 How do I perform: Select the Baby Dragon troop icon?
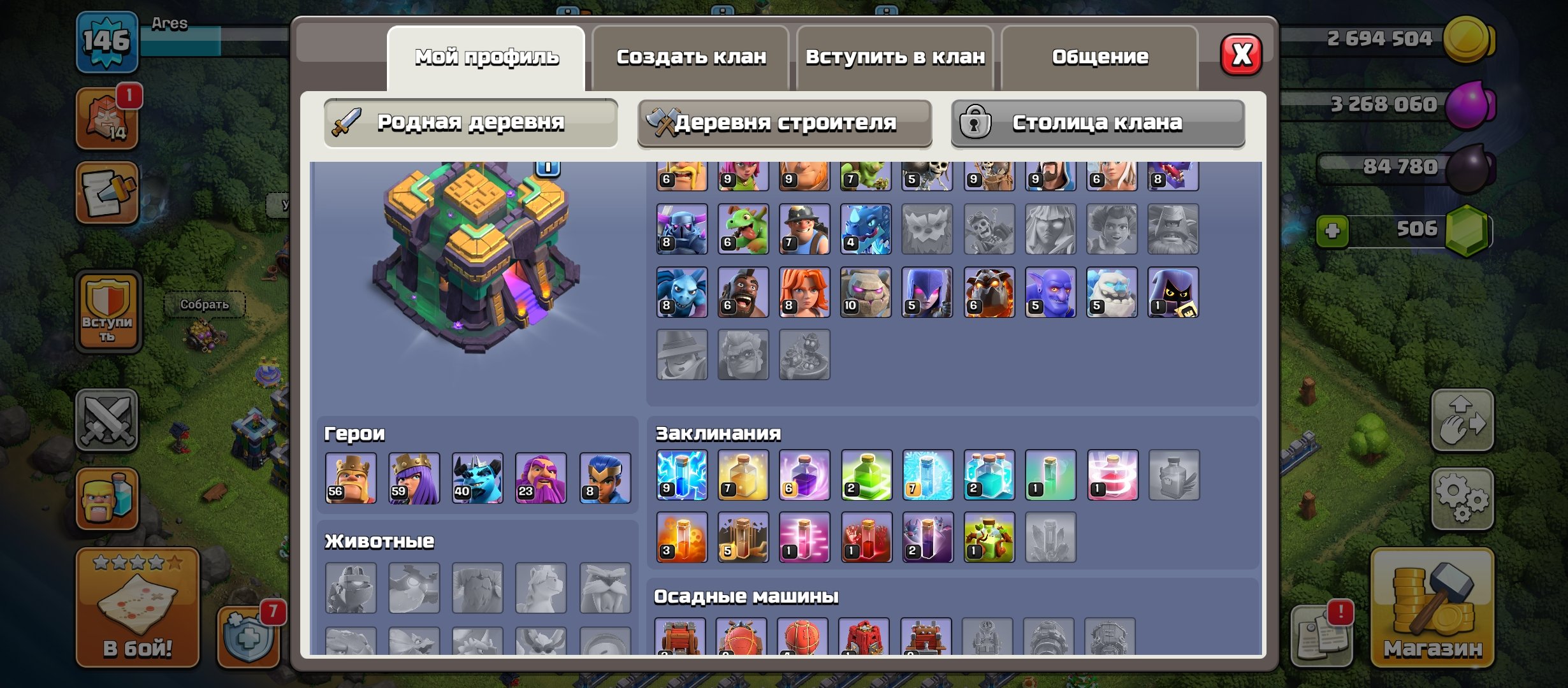tap(744, 229)
